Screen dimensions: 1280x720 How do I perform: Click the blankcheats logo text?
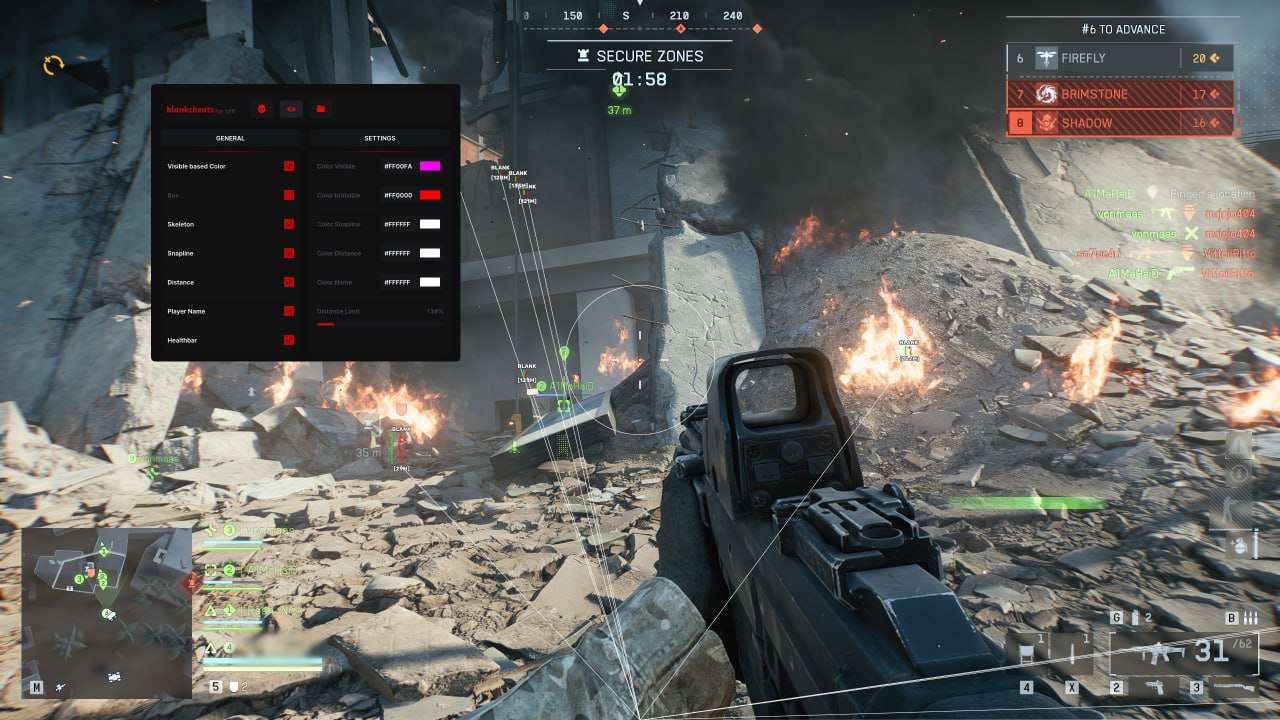[x=188, y=110]
